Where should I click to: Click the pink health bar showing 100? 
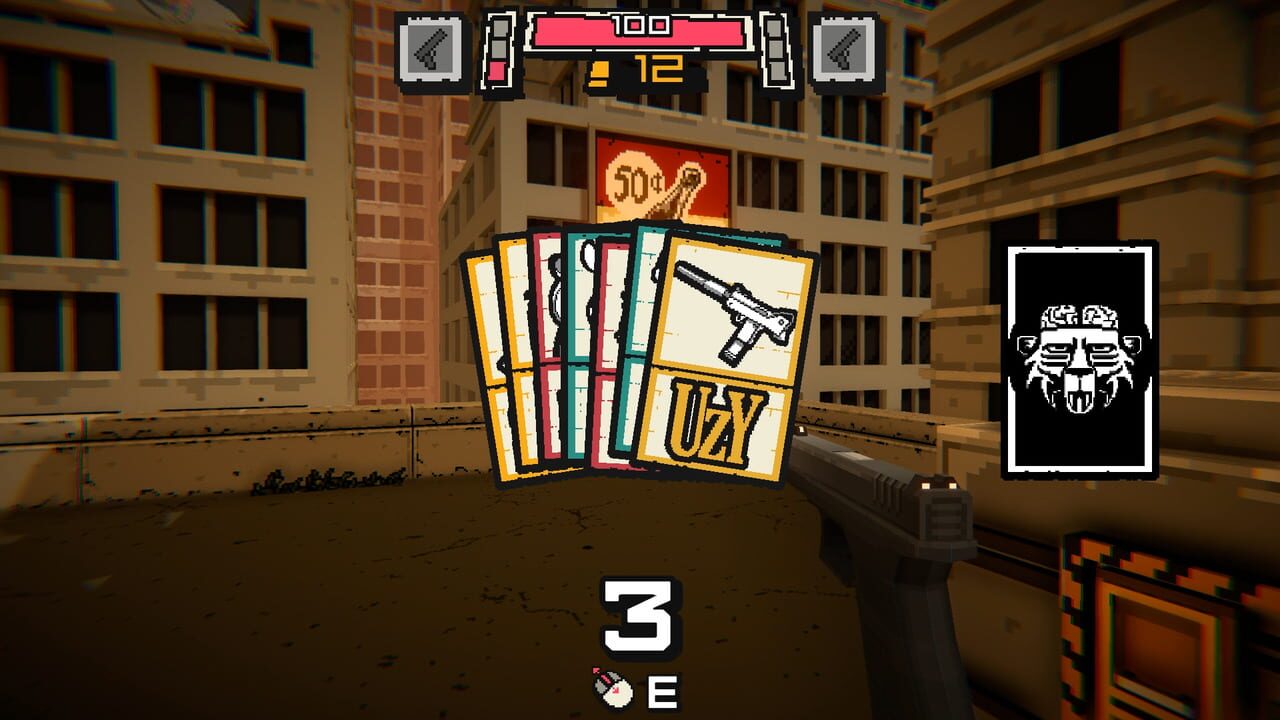tap(637, 31)
